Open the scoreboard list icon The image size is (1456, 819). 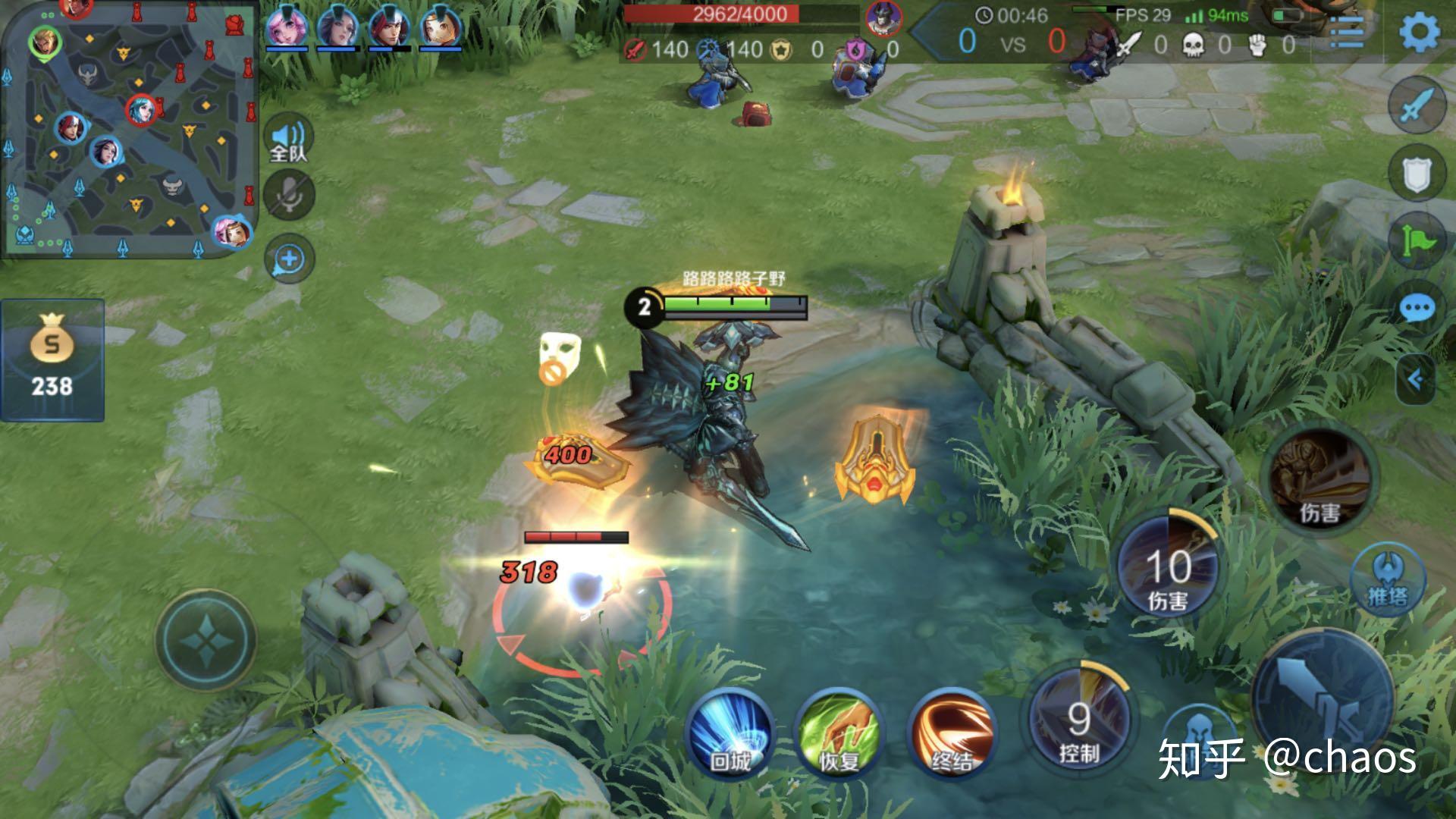[1346, 32]
